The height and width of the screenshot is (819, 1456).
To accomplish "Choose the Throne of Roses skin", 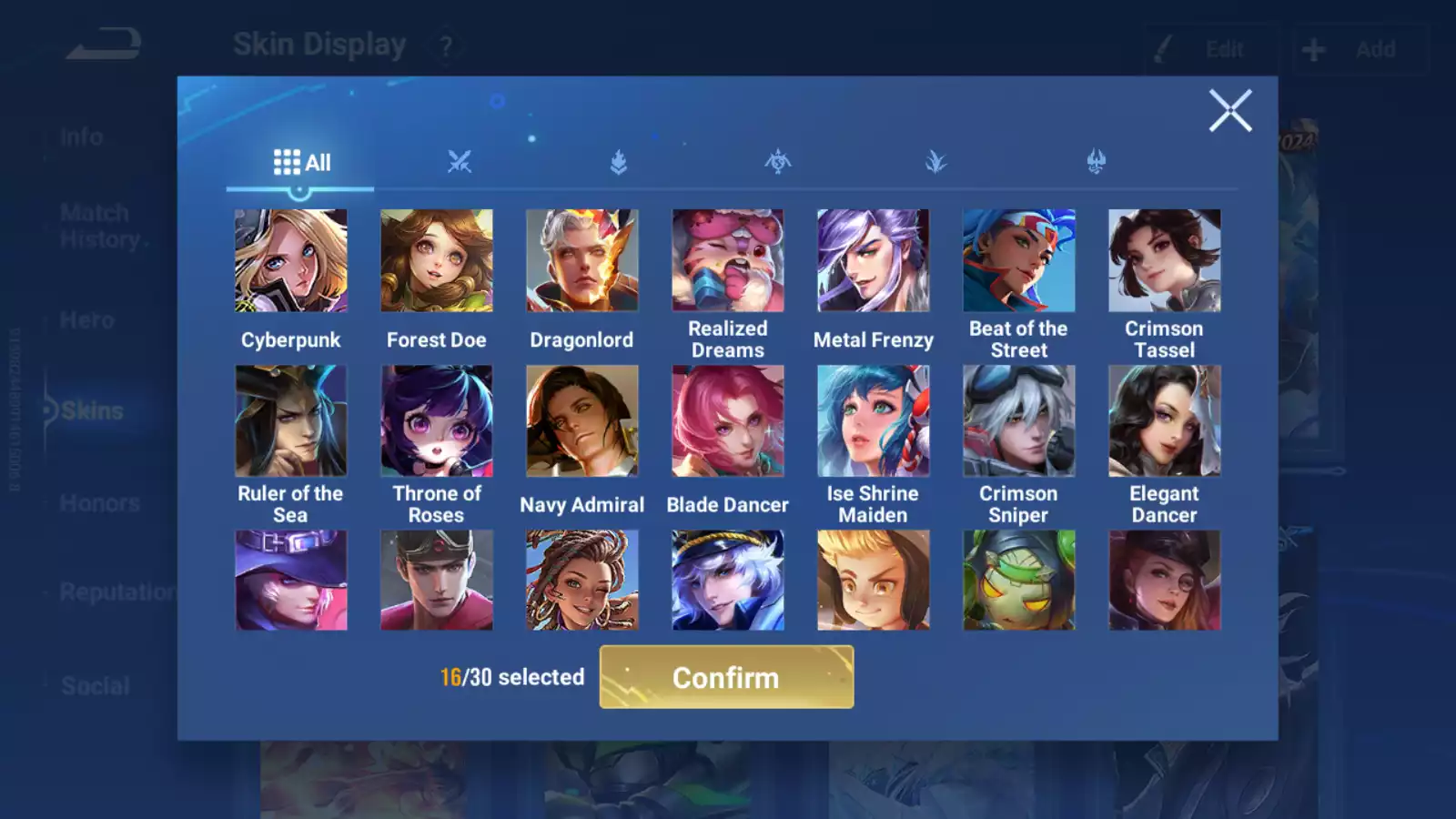I will coord(437,421).
